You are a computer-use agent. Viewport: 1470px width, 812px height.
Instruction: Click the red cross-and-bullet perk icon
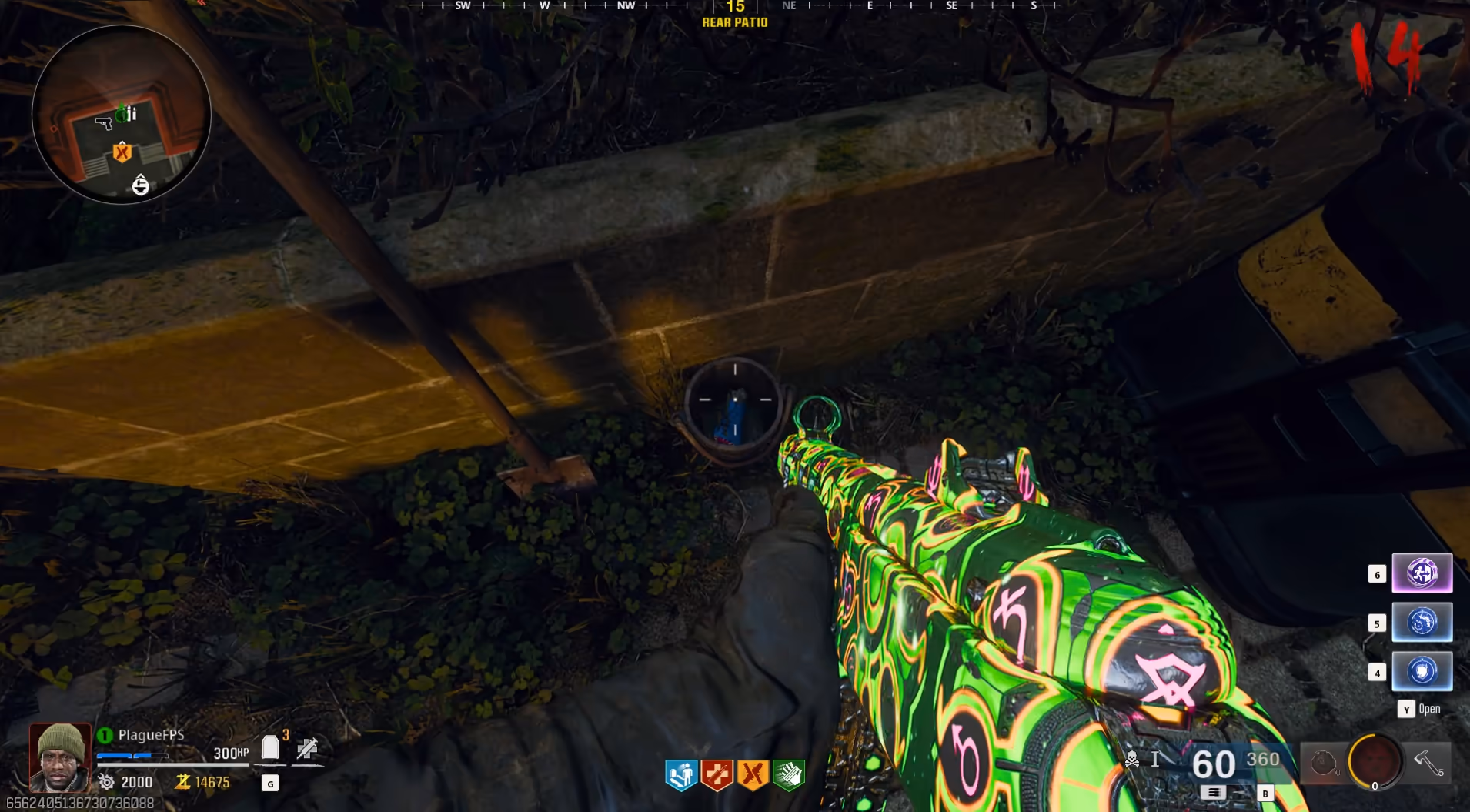click(717, 774)
